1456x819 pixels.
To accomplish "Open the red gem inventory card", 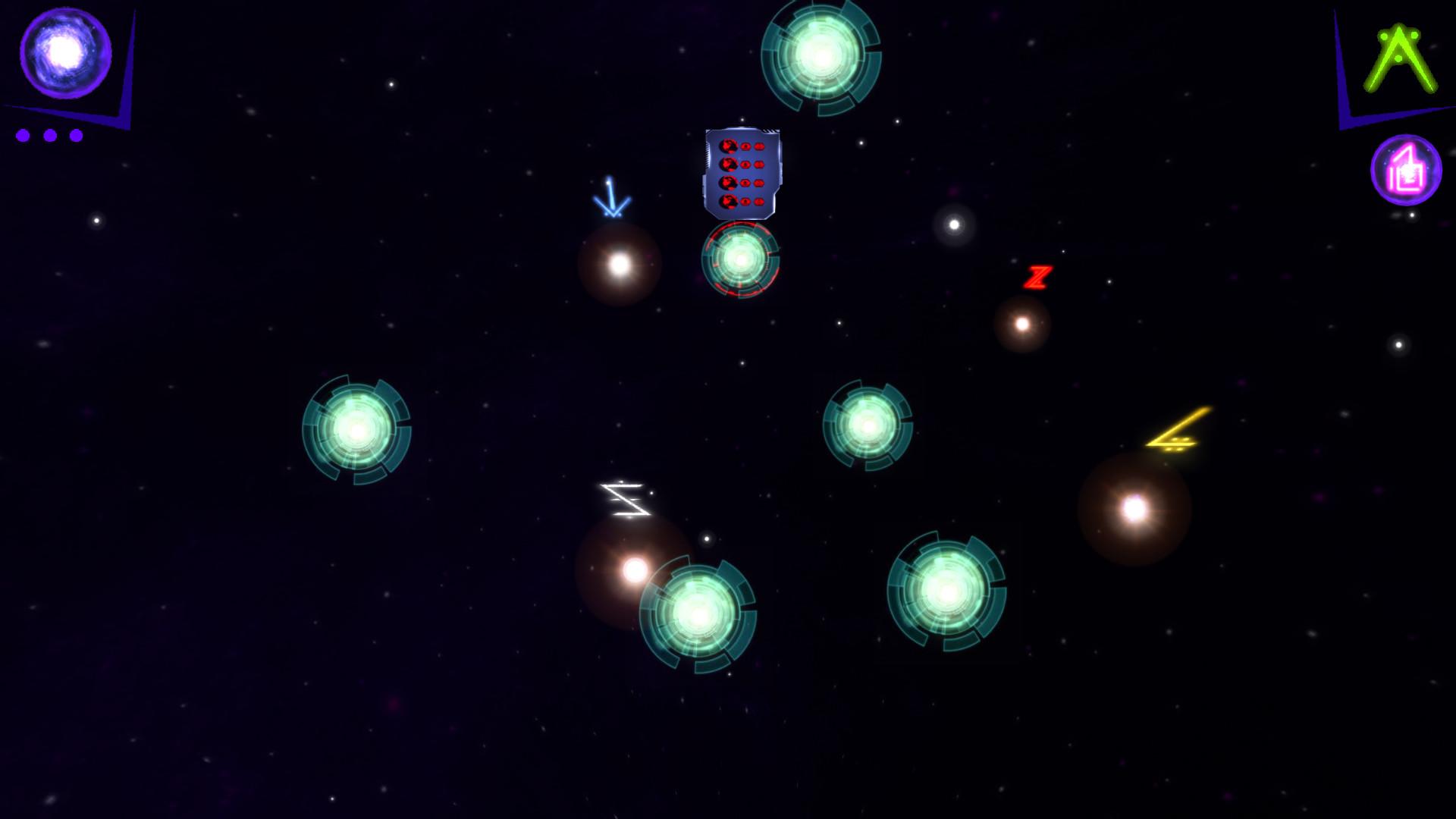I will (742, 173).
